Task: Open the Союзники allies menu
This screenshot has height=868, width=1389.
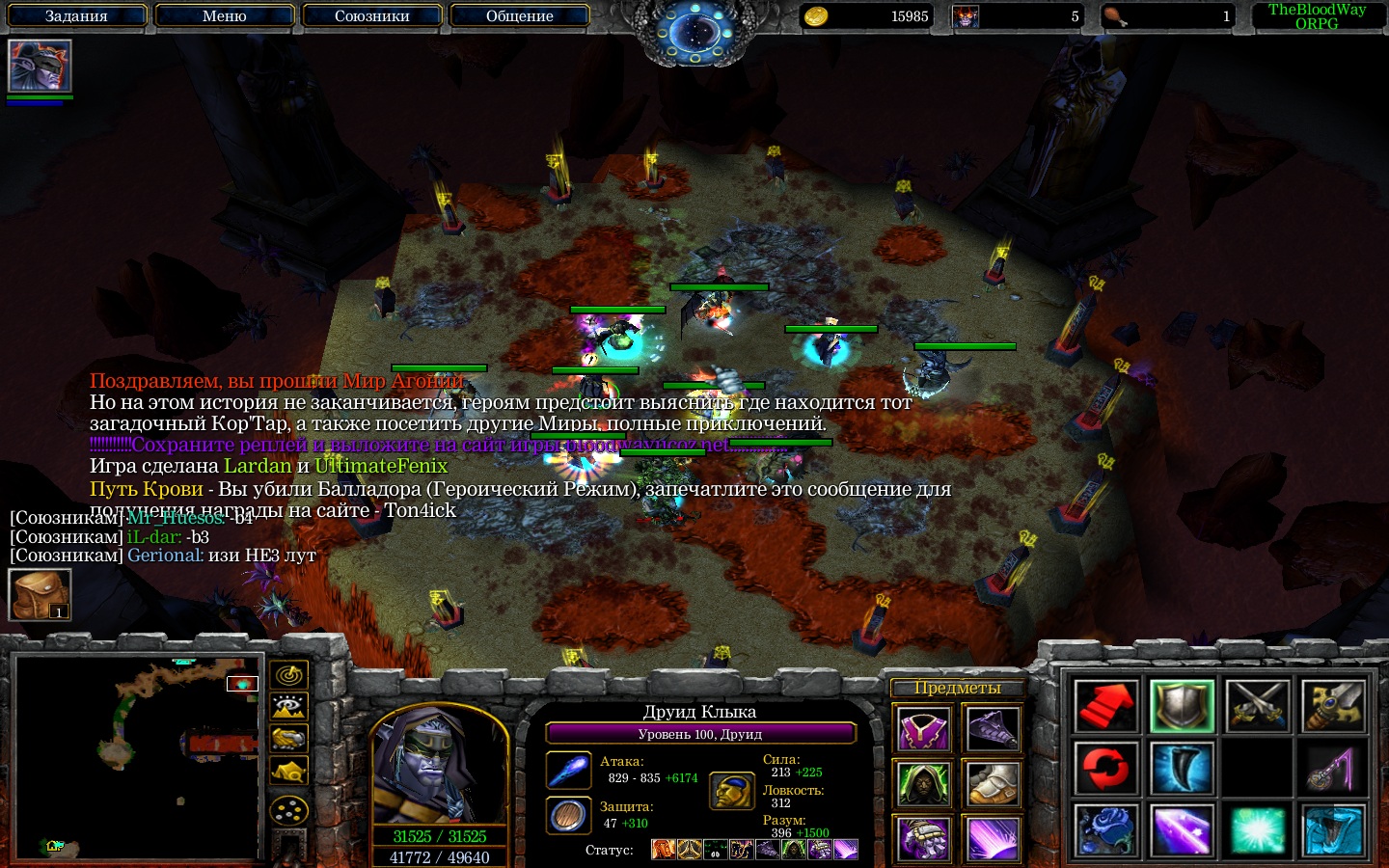Action: click(x=372, y=16)
